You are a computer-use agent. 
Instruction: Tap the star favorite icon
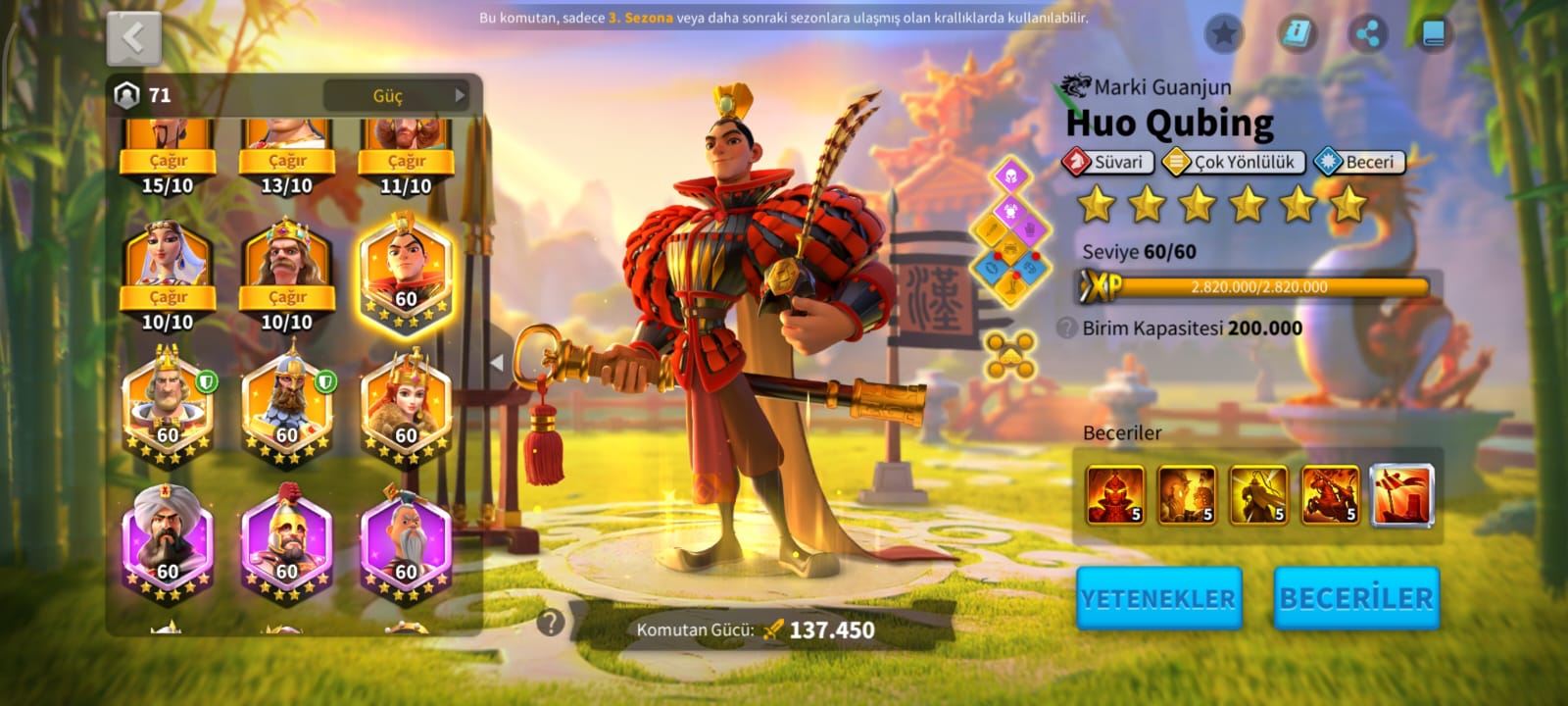(x=1223, y=34)
